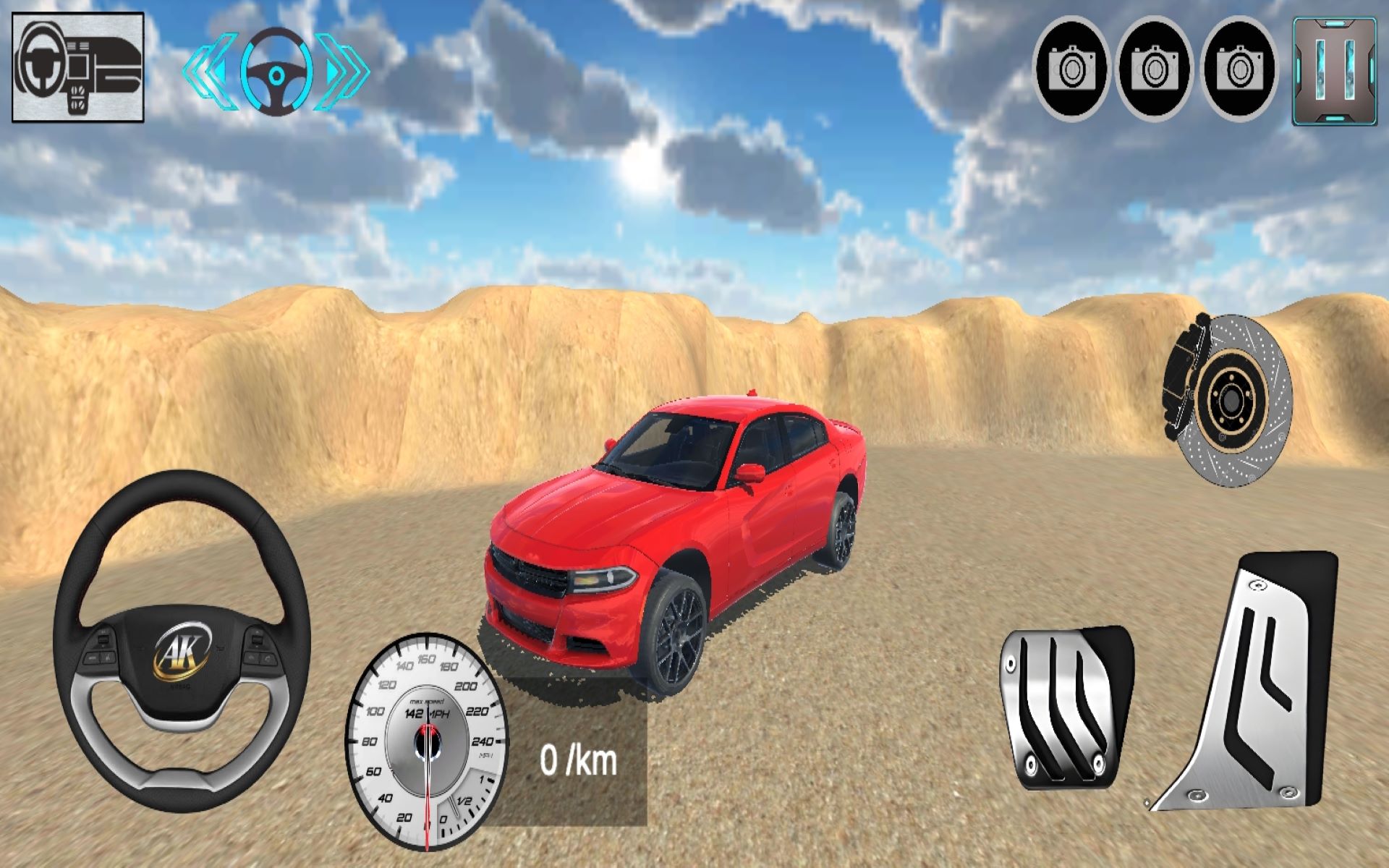This screenshot has height=868, width=1389.
Task: Cycle steering options with the left arrows
Action: tap(209, 71)
